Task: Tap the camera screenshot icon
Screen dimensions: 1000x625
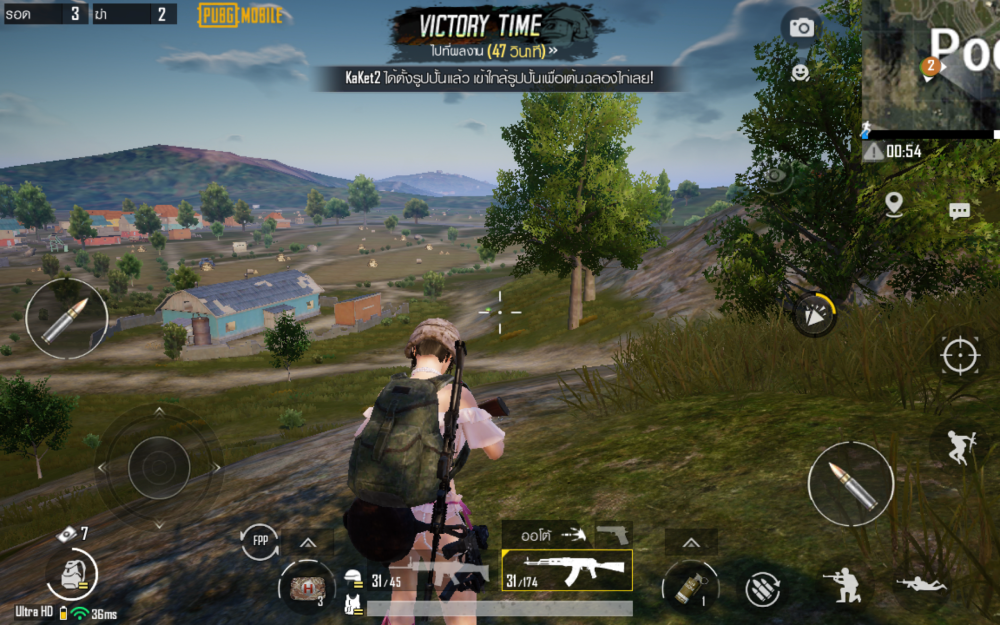Action: [x=801, y=28]
